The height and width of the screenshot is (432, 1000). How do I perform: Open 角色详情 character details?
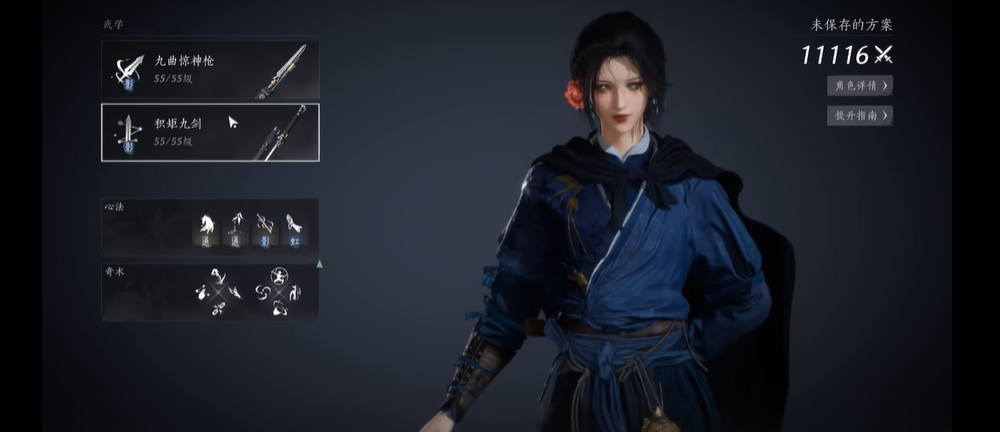859,85
